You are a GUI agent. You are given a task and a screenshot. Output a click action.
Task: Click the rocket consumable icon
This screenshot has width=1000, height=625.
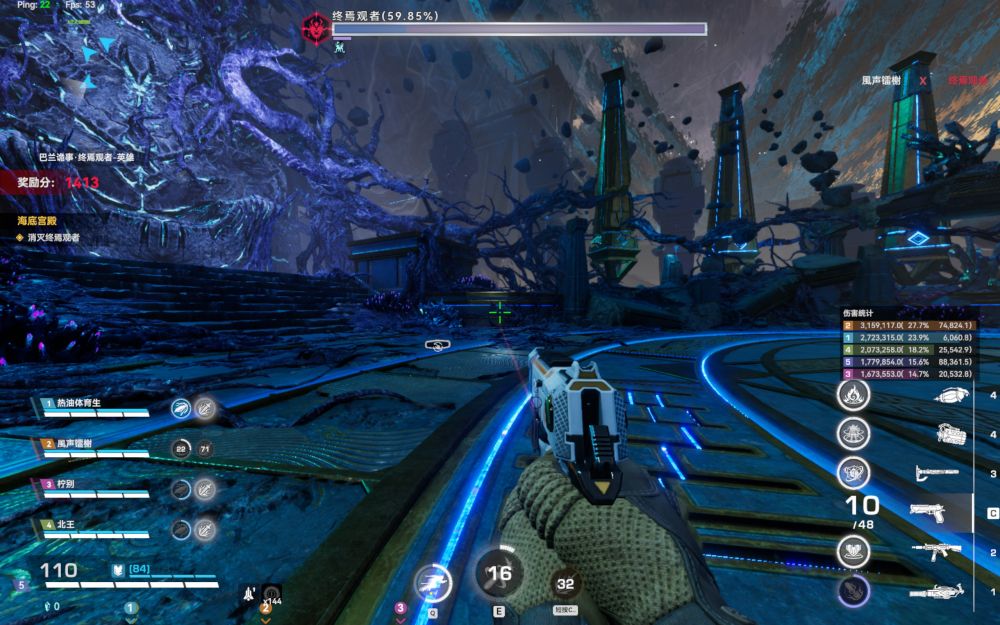(246, 593)
